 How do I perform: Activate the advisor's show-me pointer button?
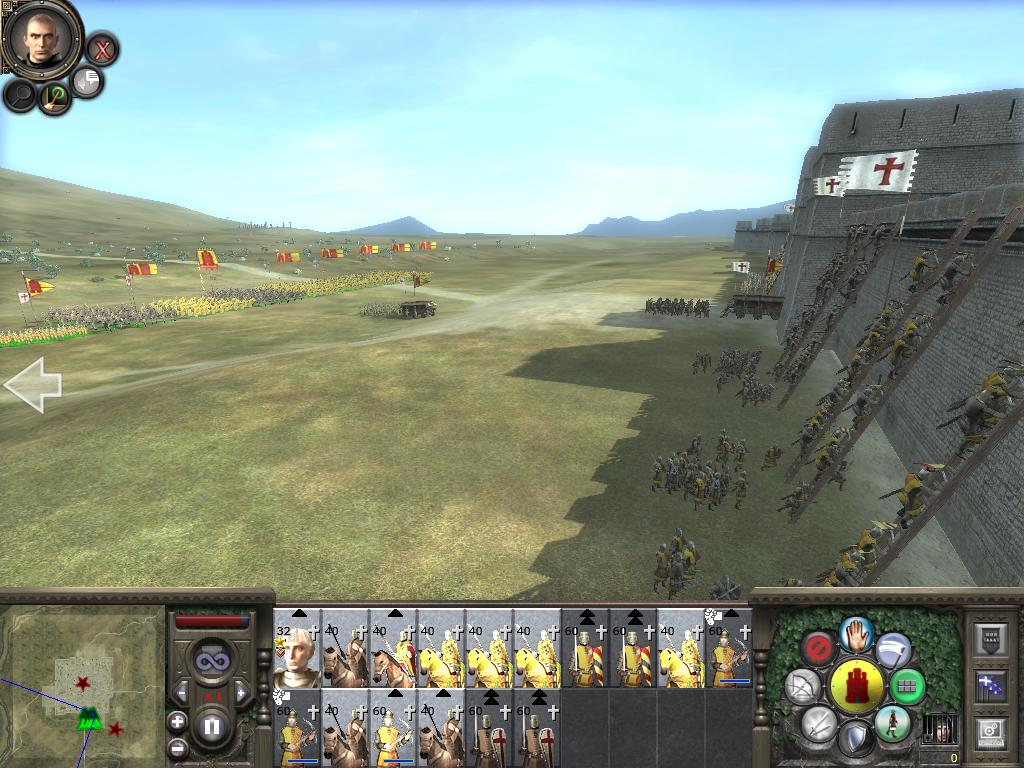tap(55, 97)
